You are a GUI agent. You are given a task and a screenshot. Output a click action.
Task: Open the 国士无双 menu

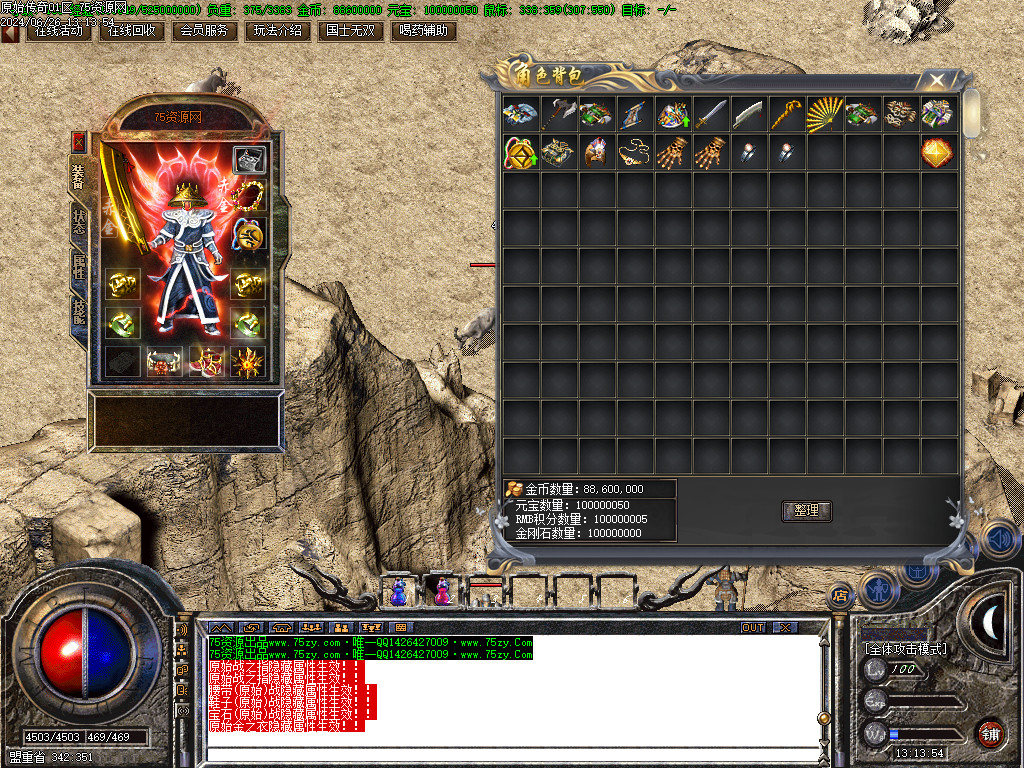(x=350, y=31)
